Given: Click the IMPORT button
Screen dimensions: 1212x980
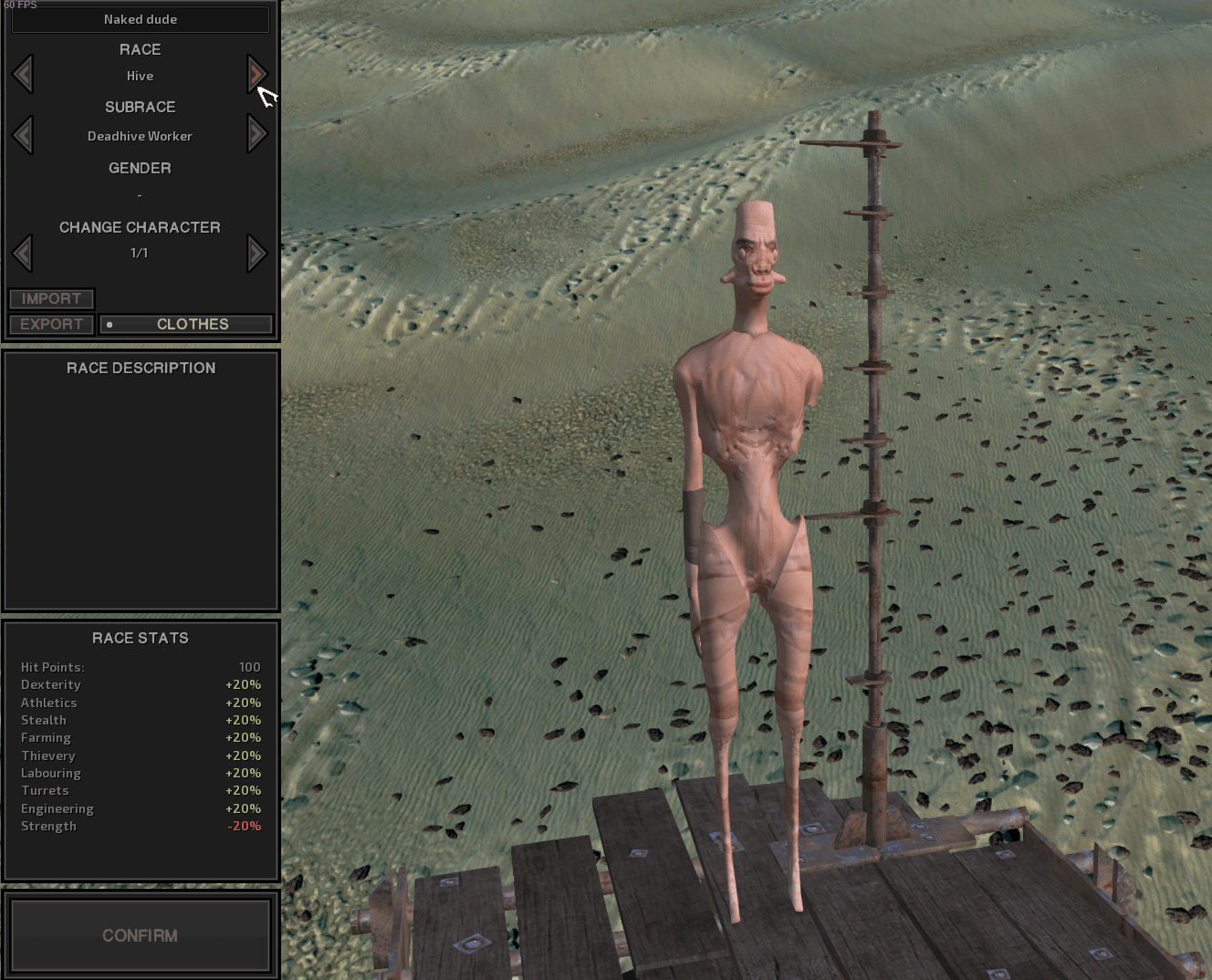Looking at the screenshot, I should pos(51,298).
